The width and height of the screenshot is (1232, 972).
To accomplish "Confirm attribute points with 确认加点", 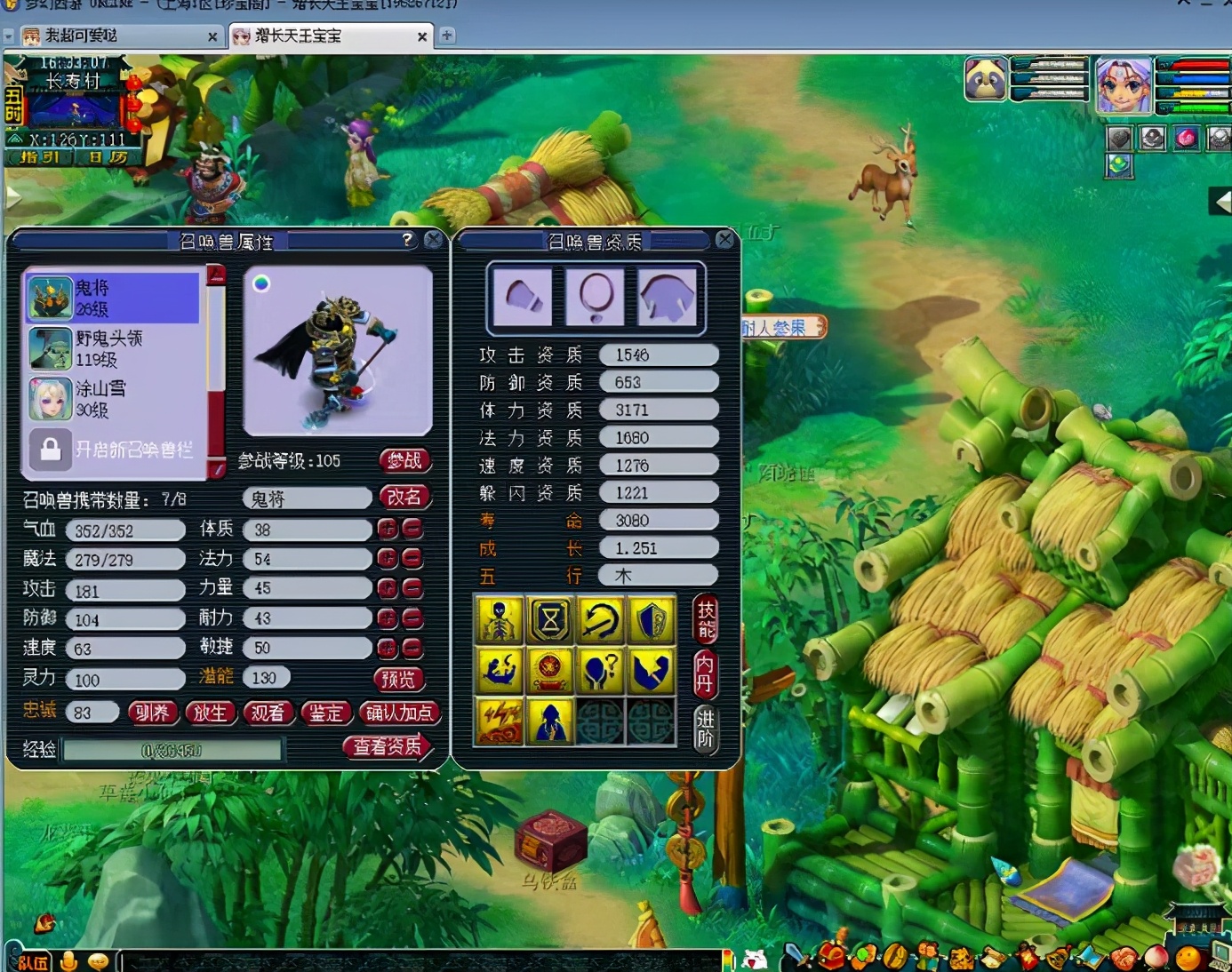I will coord(399,713).
